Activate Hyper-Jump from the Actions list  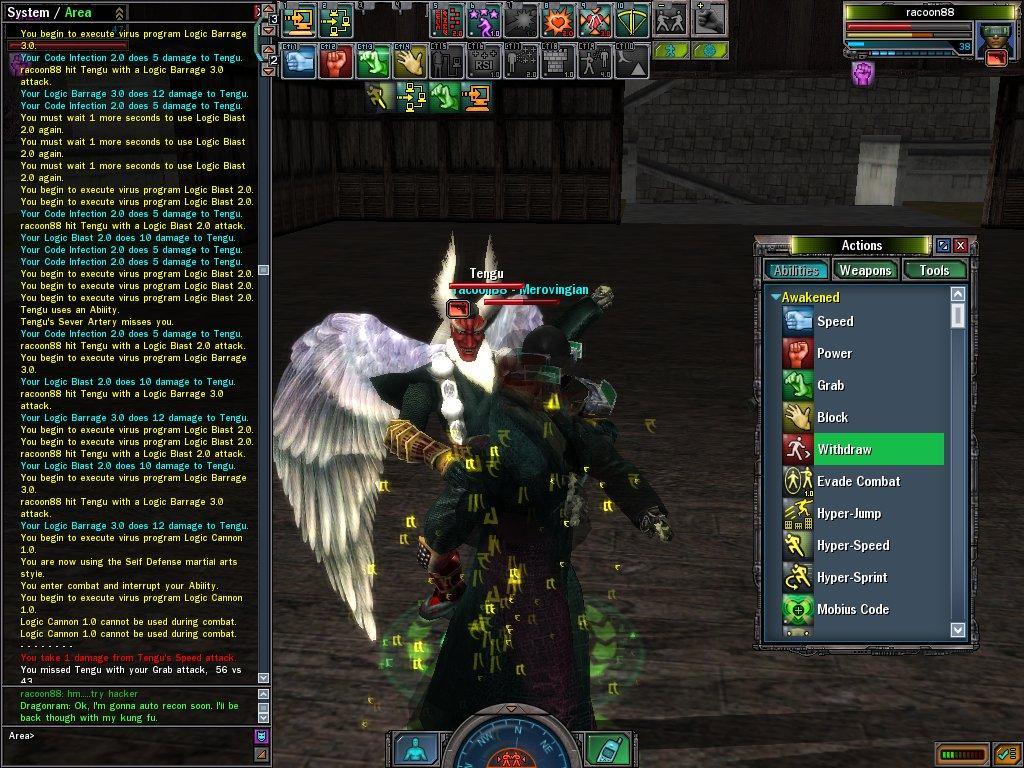(850, 513)
